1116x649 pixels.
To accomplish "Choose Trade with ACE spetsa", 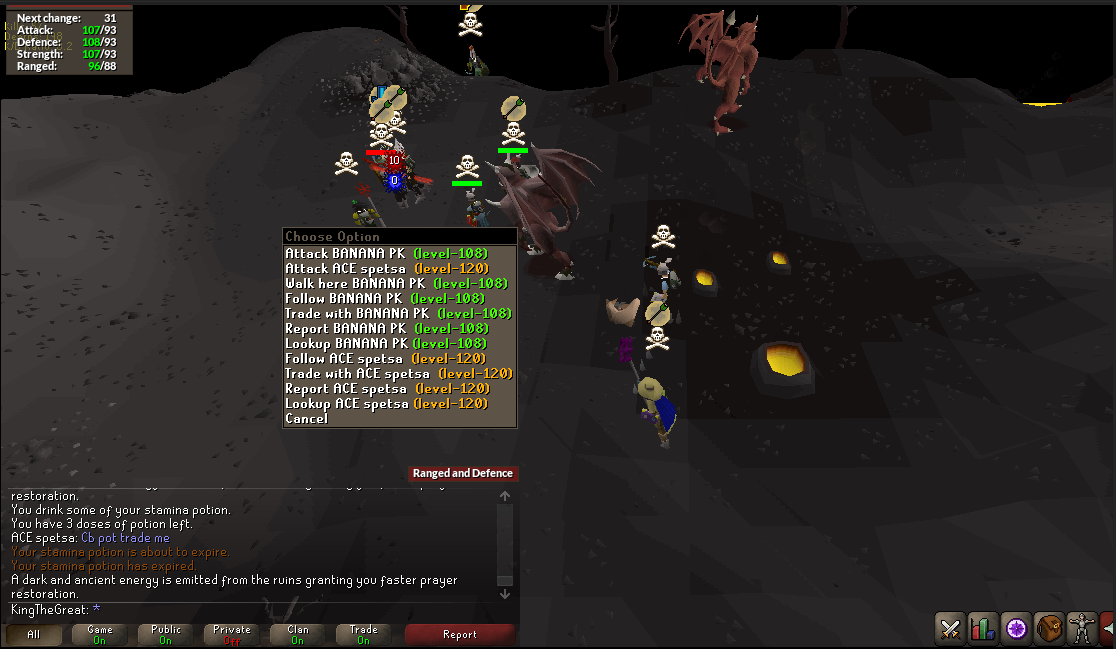I will pyautogui.click(x=398, y=373).
